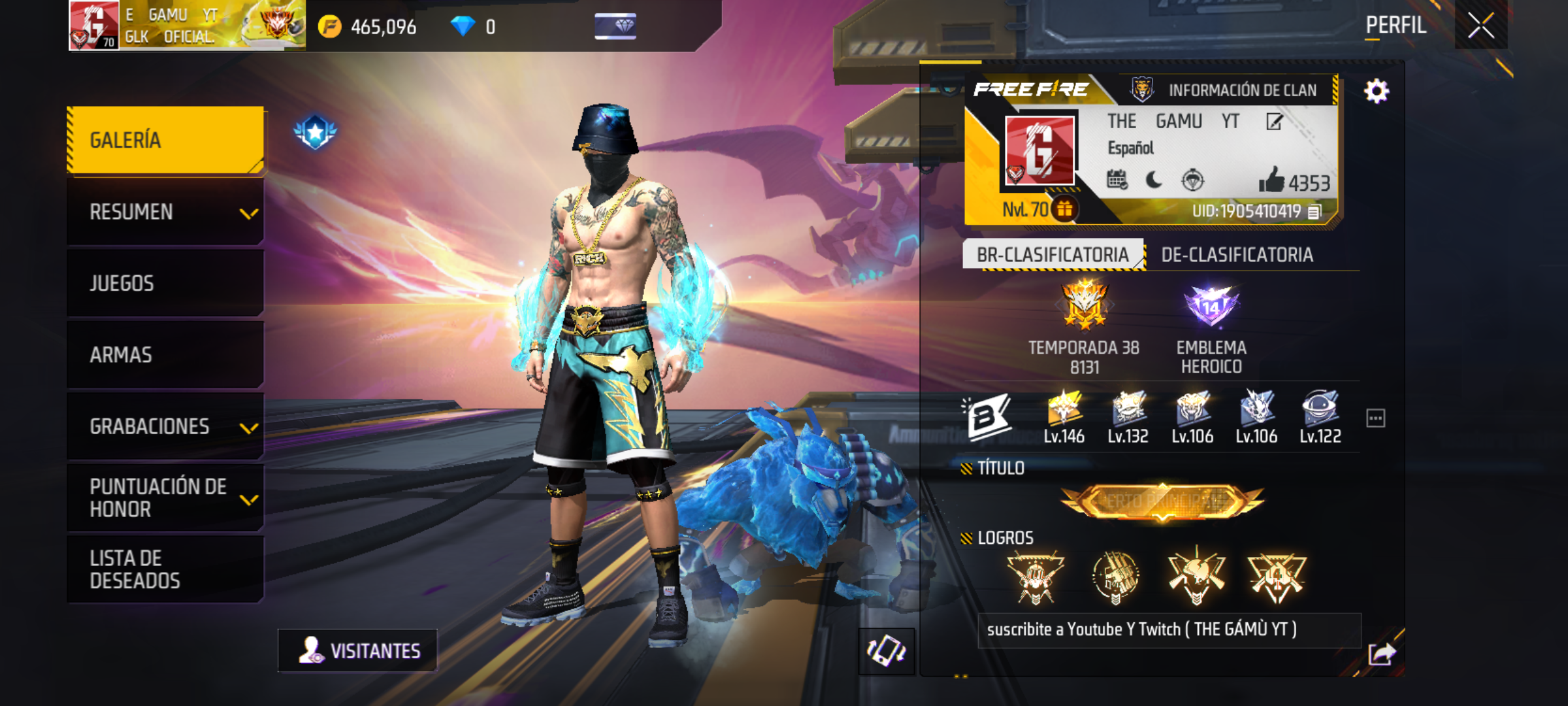Edit the player name THE GAMU YT
The height and width of the screenshot is (706, 1568).
[x=1274, y=122]
